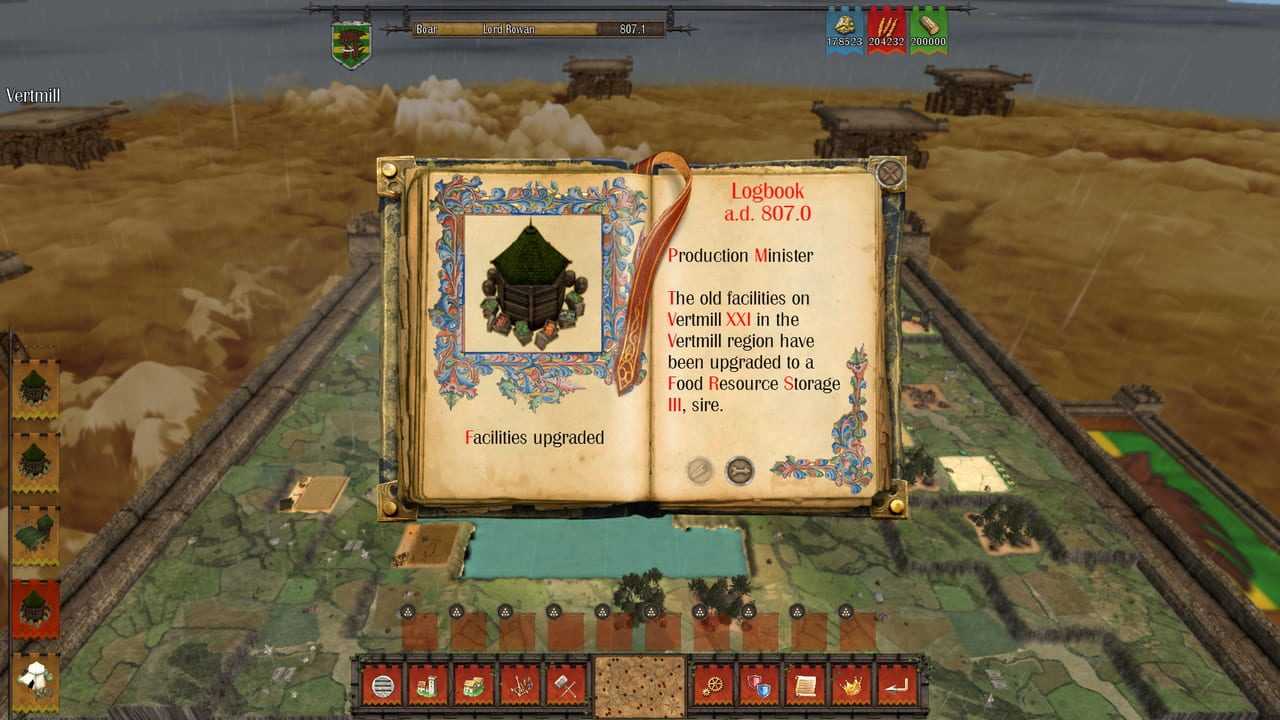Open the white tent notification banner
The height and width of the screenshot is (720, 1280).
coord(36,680)
